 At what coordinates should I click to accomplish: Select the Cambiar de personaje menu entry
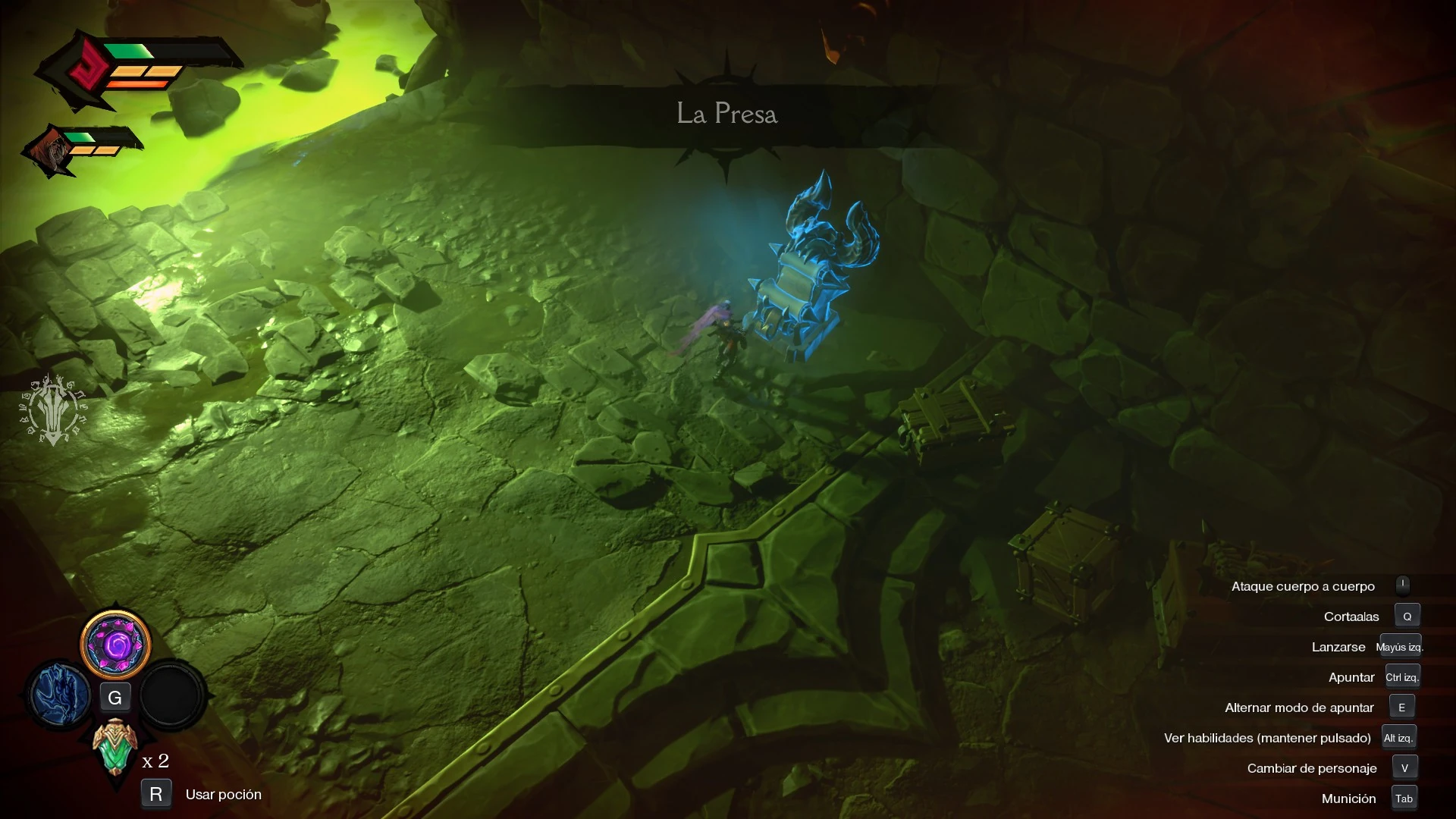(1312, 767)
